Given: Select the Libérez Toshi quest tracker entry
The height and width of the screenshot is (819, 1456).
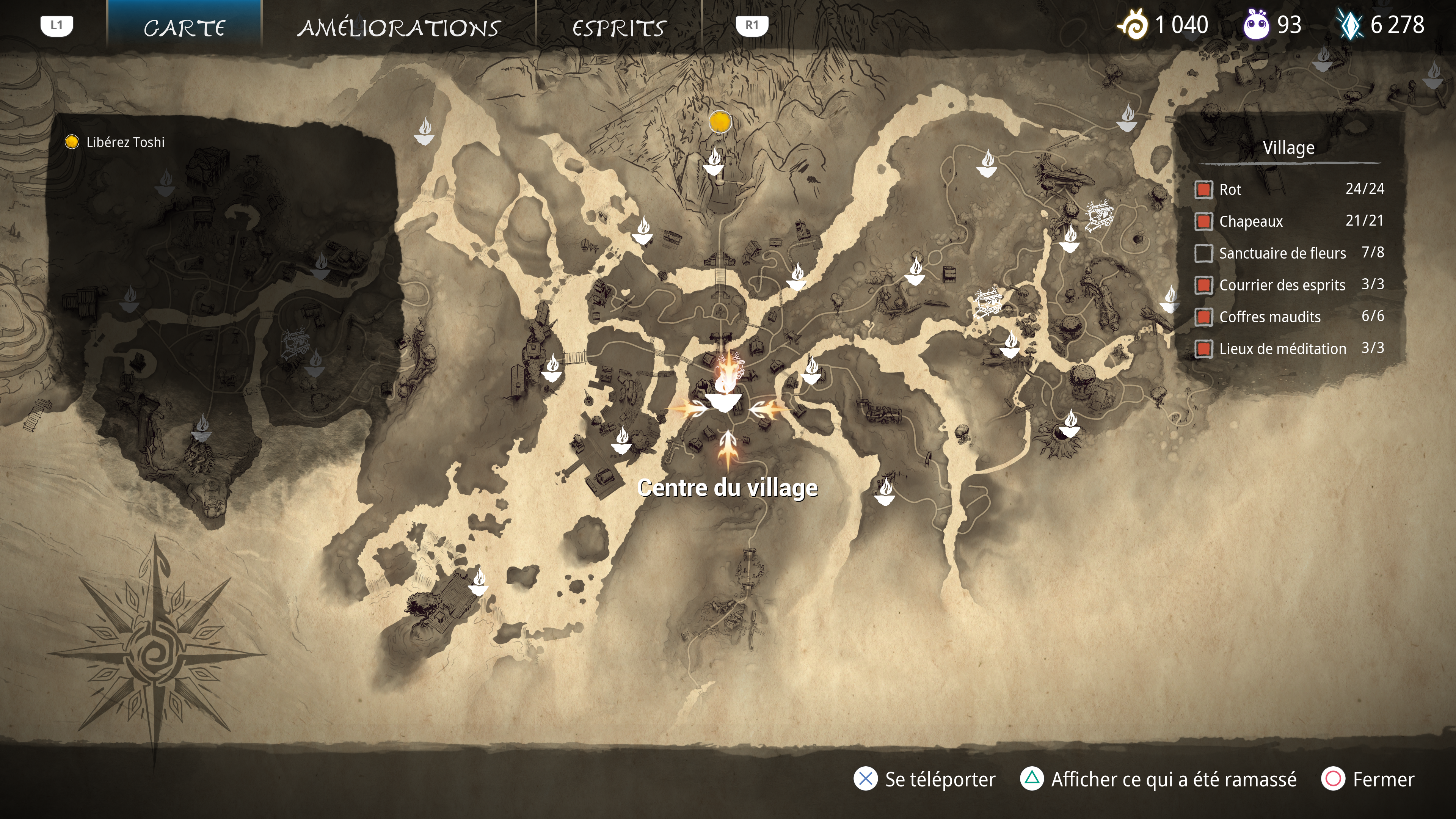Looking at the screenshot, I should point(125,142).
